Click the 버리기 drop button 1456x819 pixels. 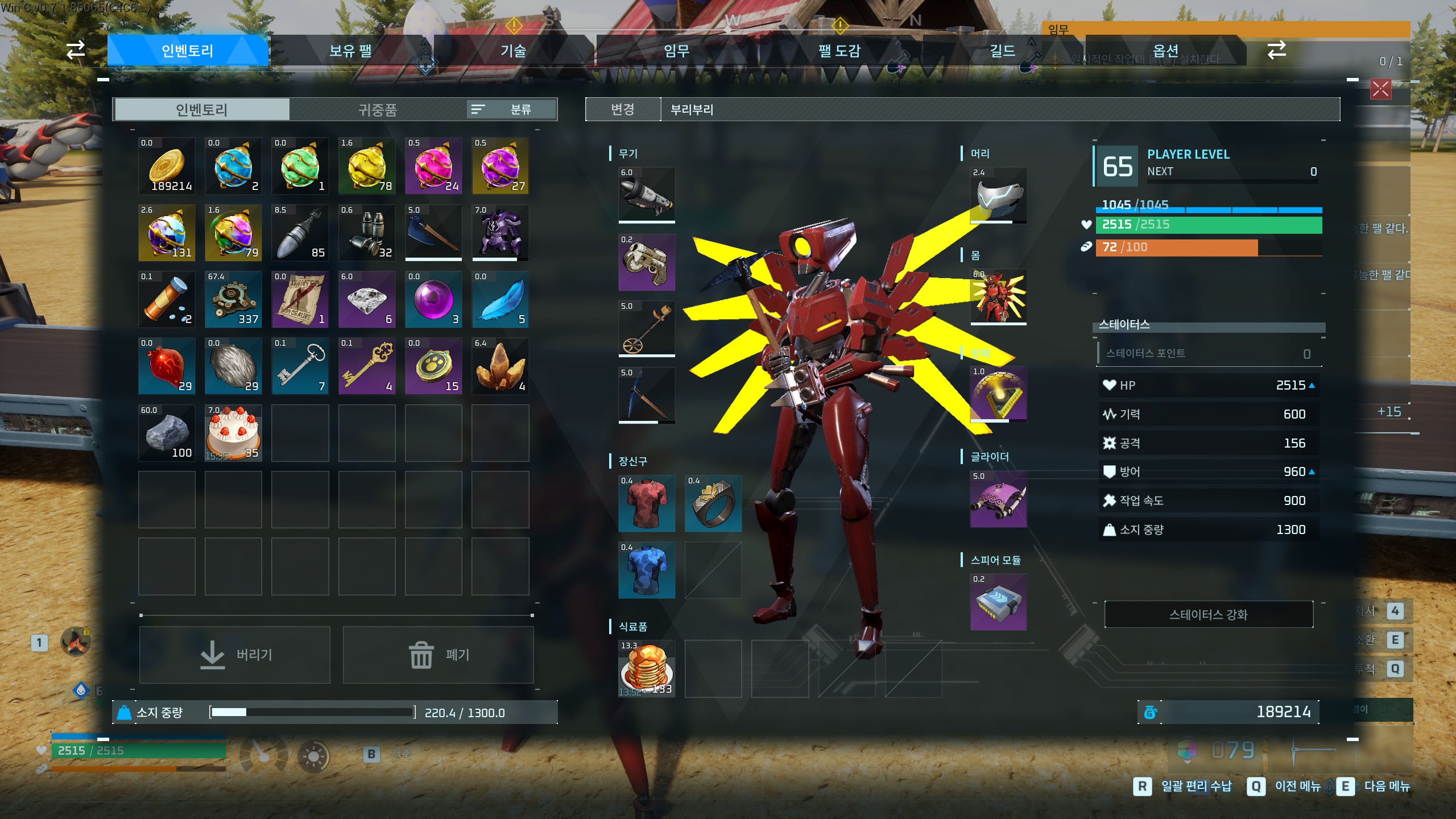tap(235, 655)
